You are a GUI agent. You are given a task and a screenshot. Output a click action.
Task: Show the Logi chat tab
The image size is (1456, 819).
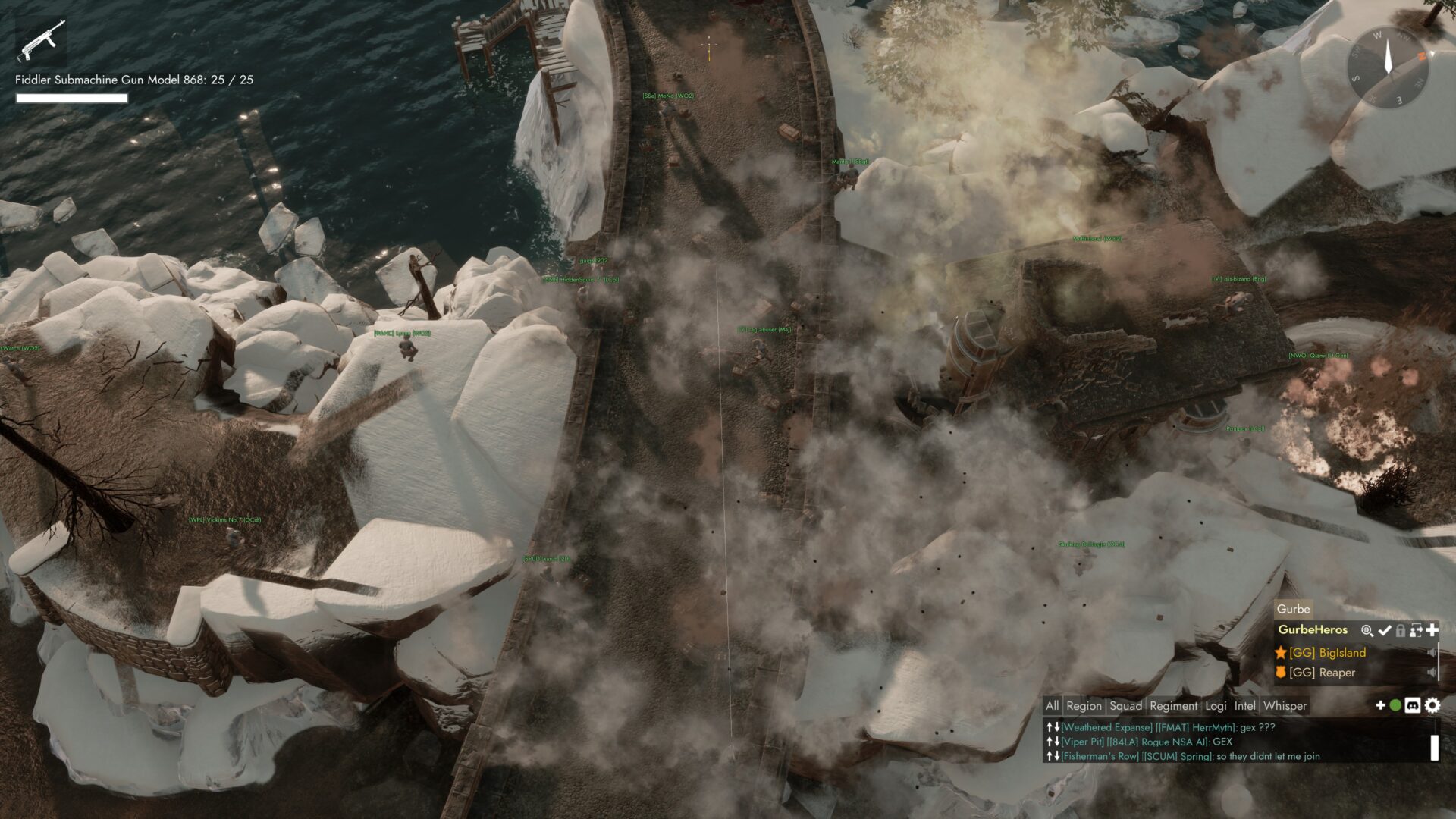1216,706
